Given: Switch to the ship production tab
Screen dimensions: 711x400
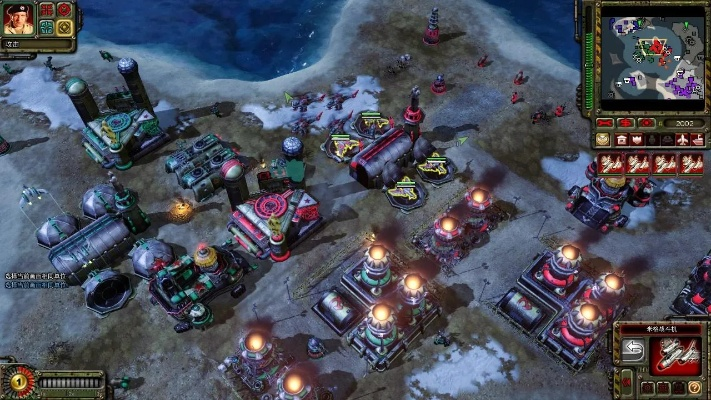Looking at the screenshot, I should (x=699, y=139).
